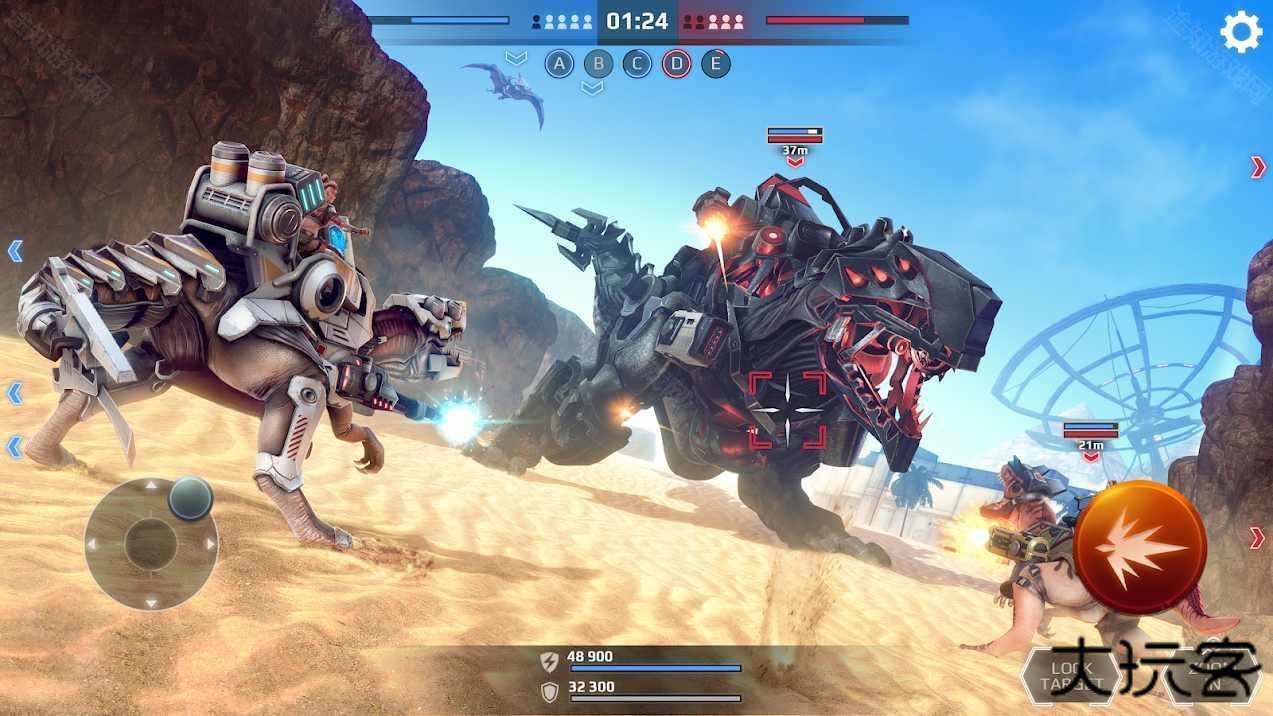Activate the Lock Target button
Image resolution: width=1273 pixels, height=716 pixels.
pos(1068,676)
